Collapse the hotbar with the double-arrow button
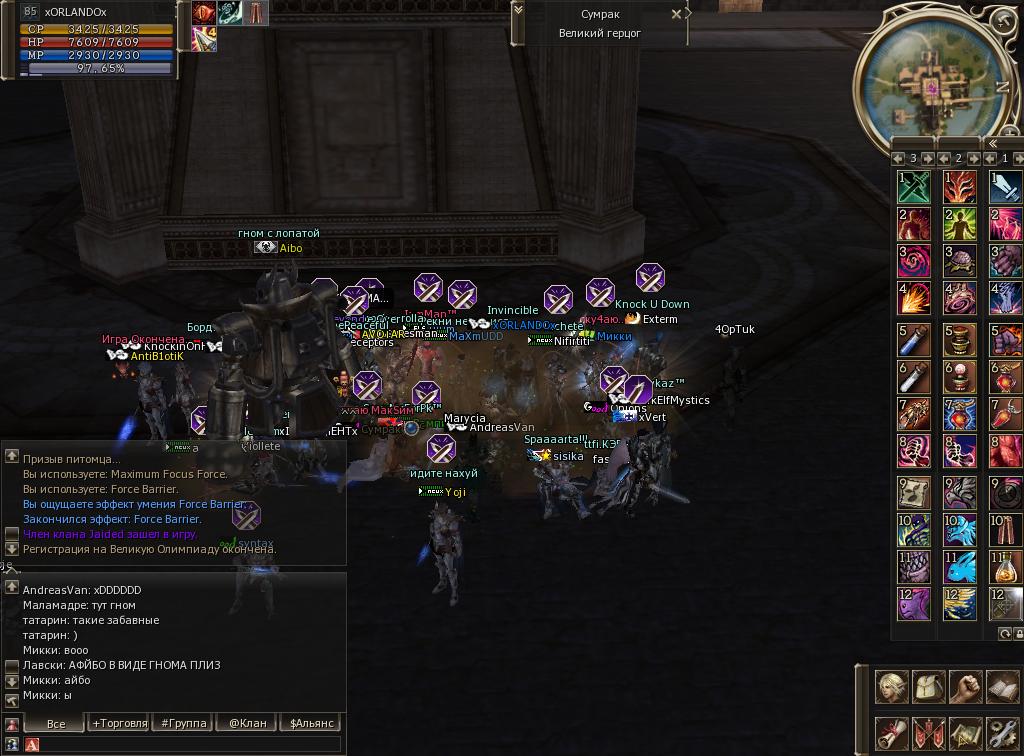 [x=993, y=144]
